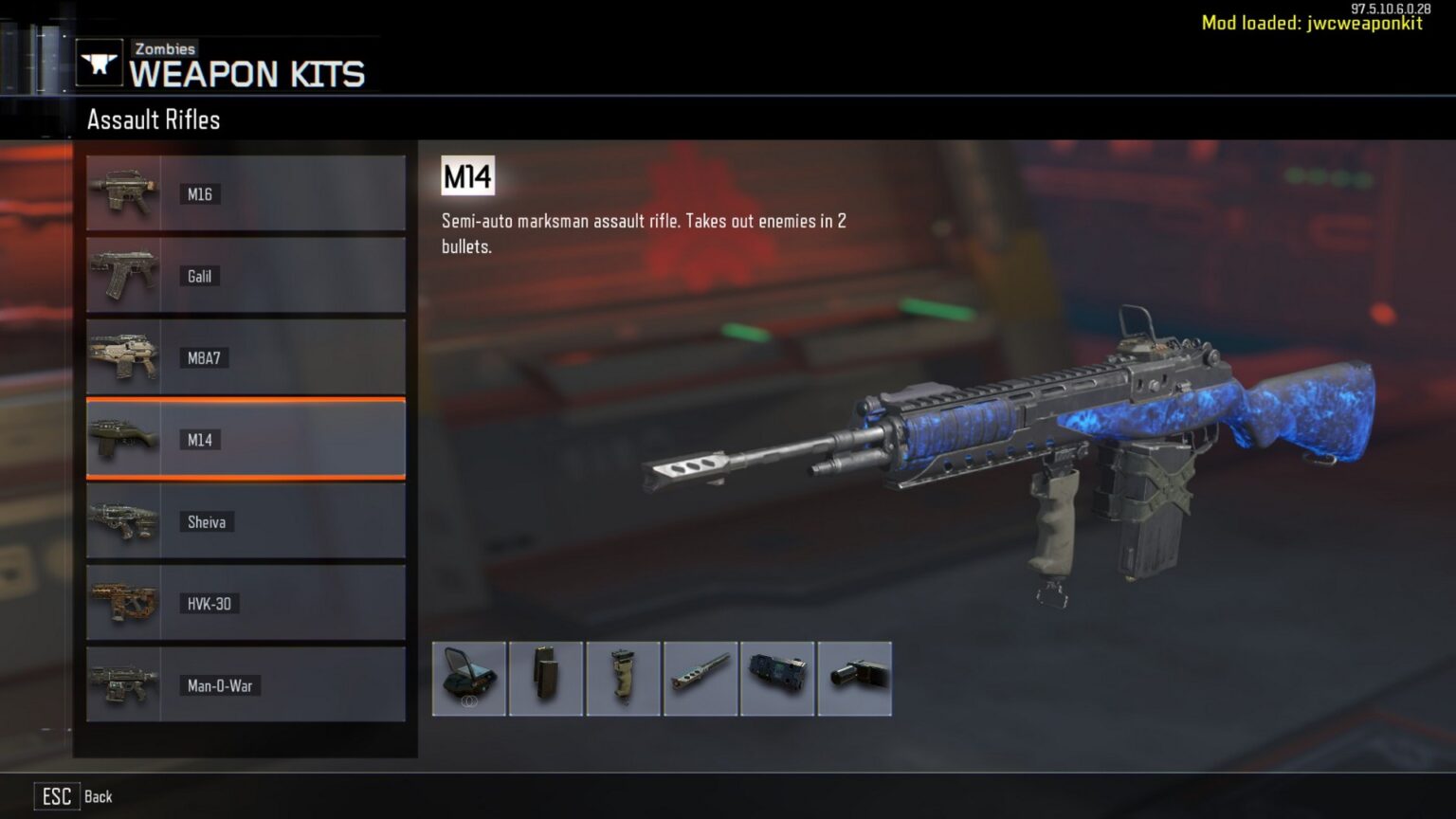Image resolution: width=1456 pixels, height=819 pixels.
Task: Click the M14 title above the description
Action: point(465,175)
